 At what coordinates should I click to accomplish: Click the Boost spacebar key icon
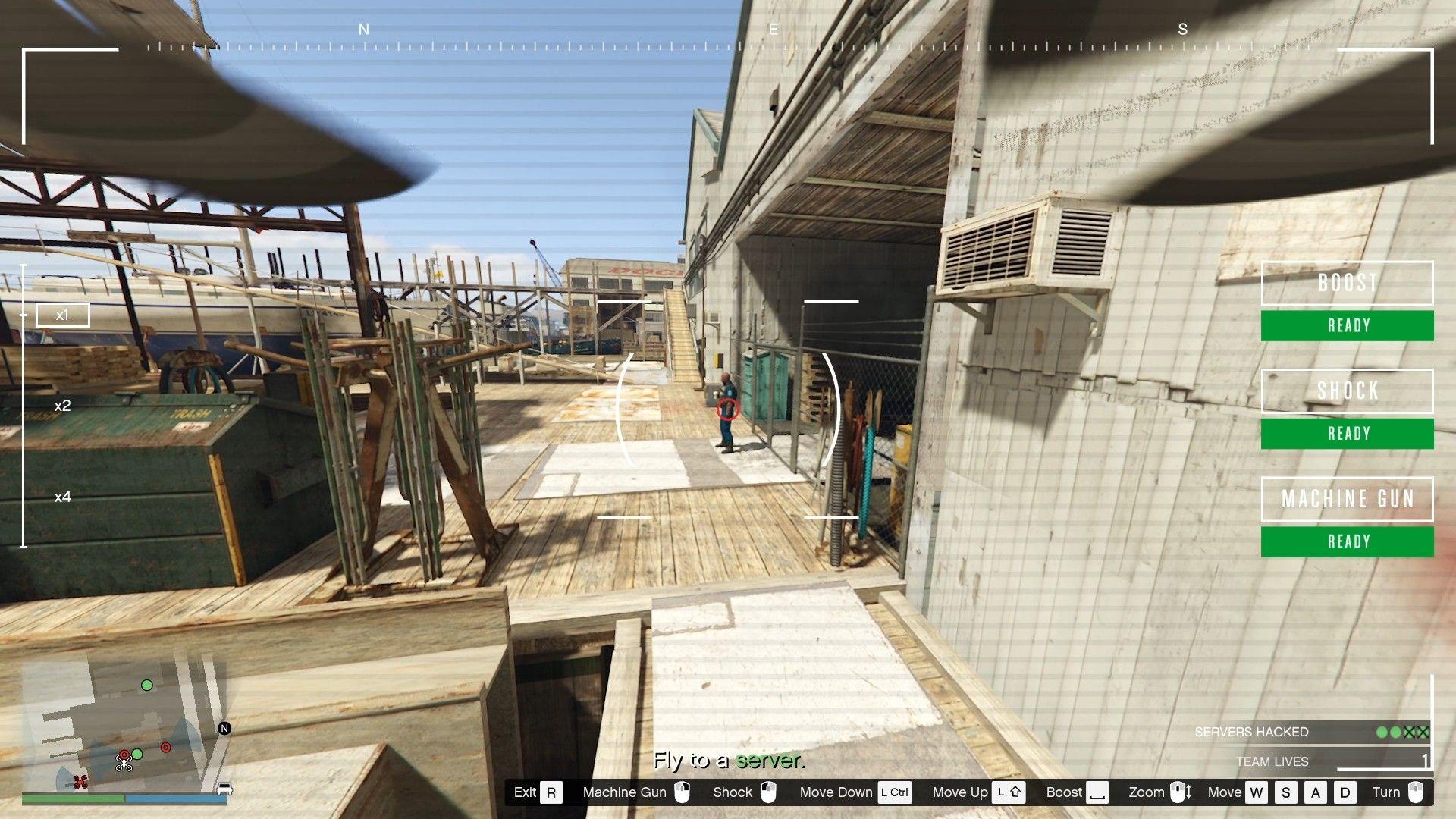point(1098,792)
